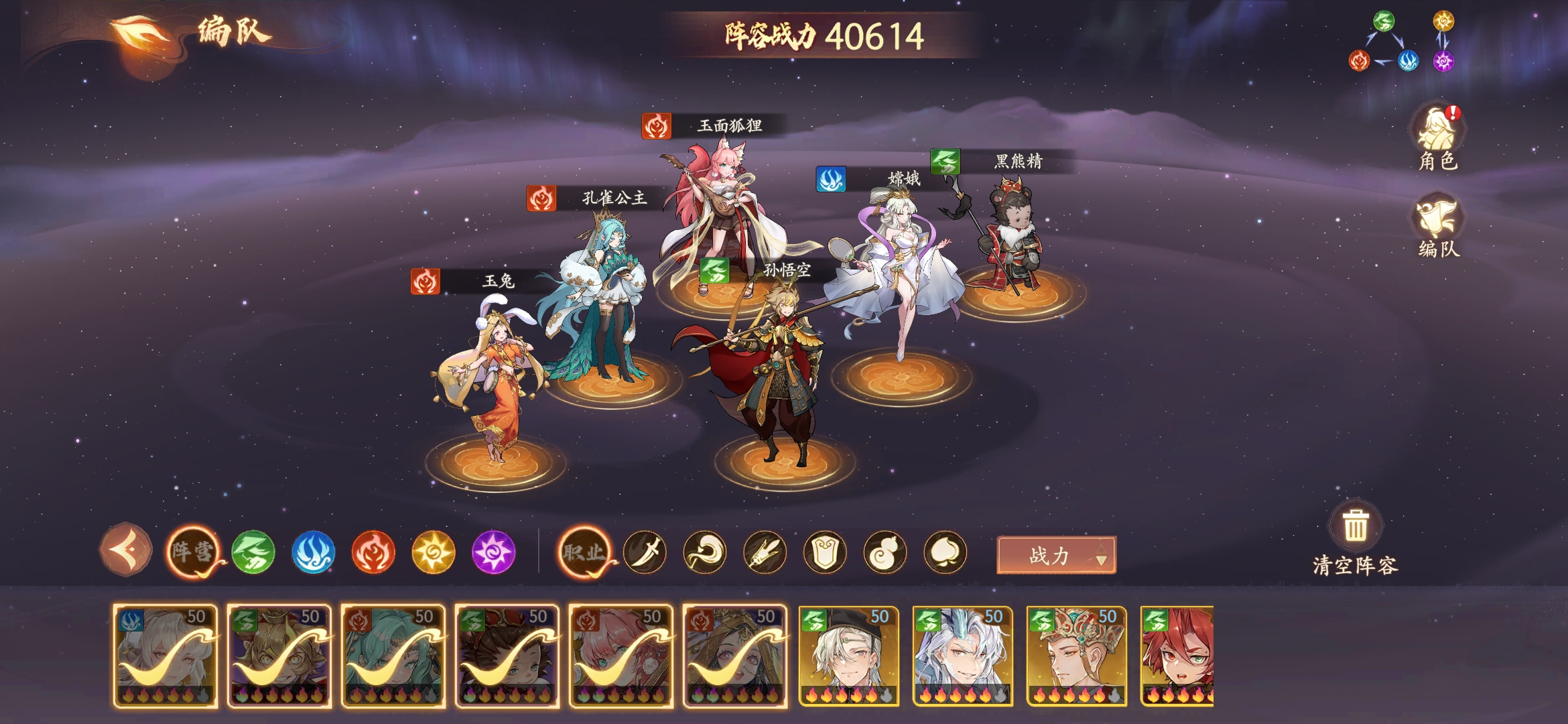
Task: Filter heroes by red fire faction
Action: click(373, 552)
